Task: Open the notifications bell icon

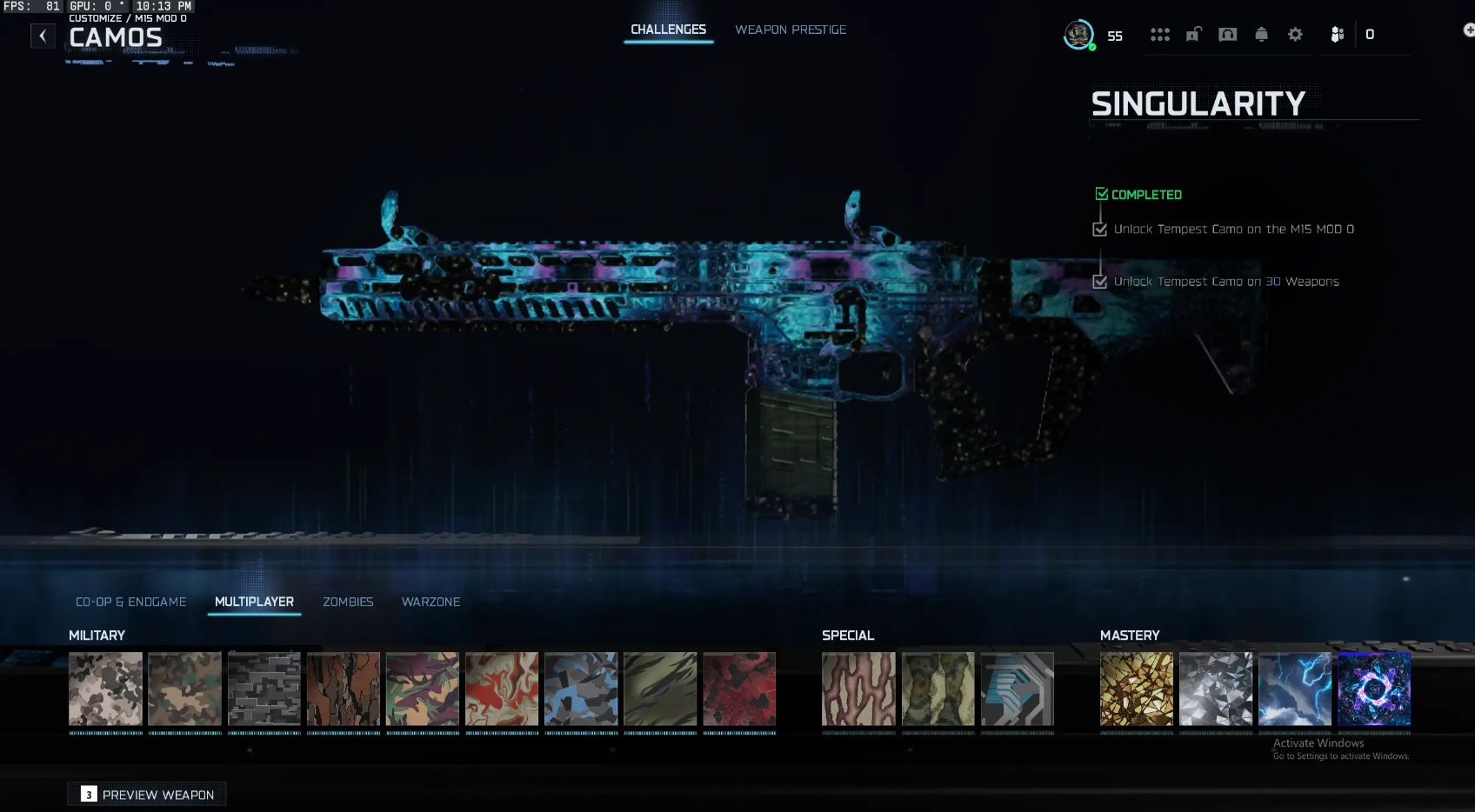Action: click(x=1262, y=35)
